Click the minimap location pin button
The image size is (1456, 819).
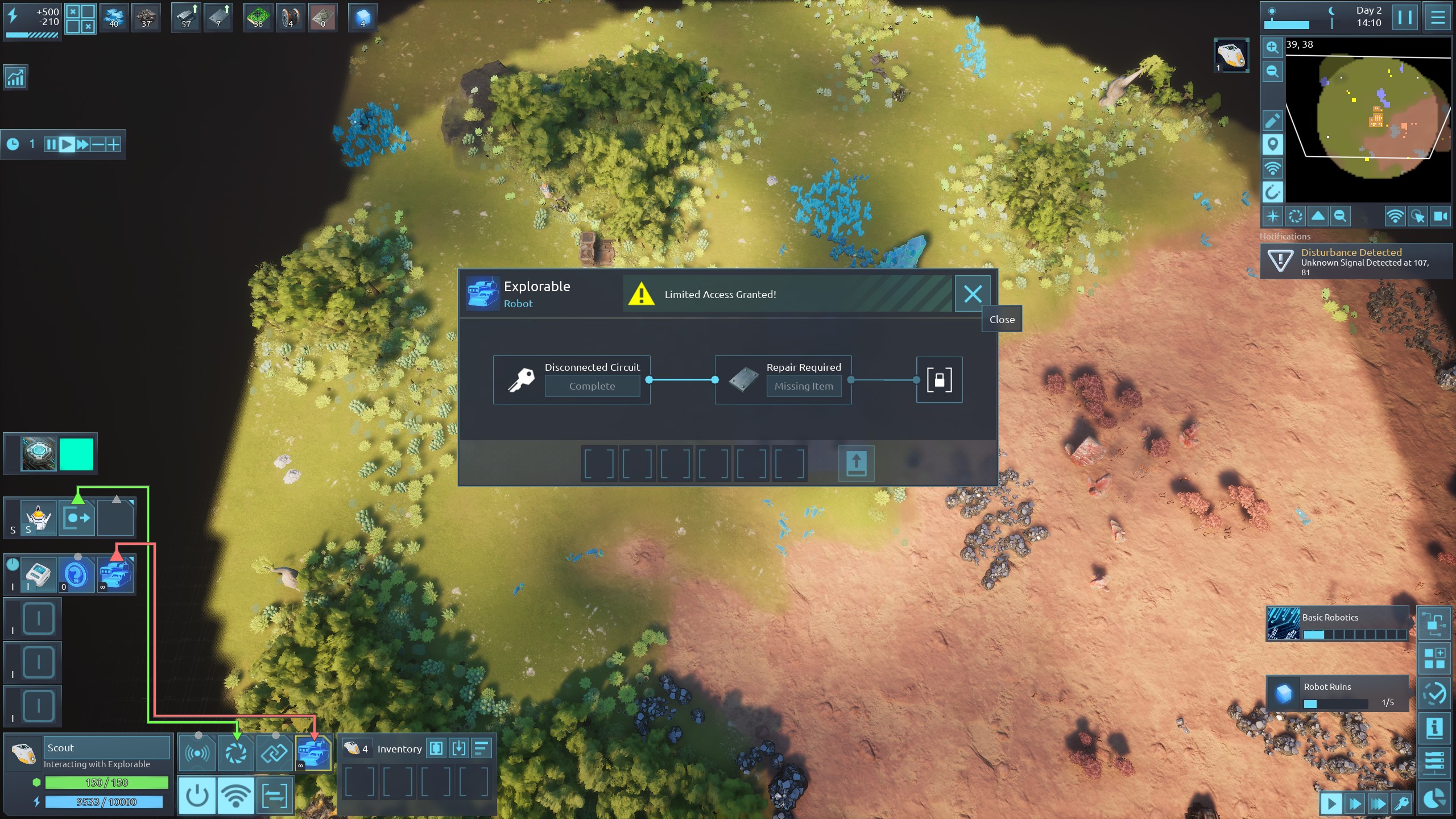1272,144
